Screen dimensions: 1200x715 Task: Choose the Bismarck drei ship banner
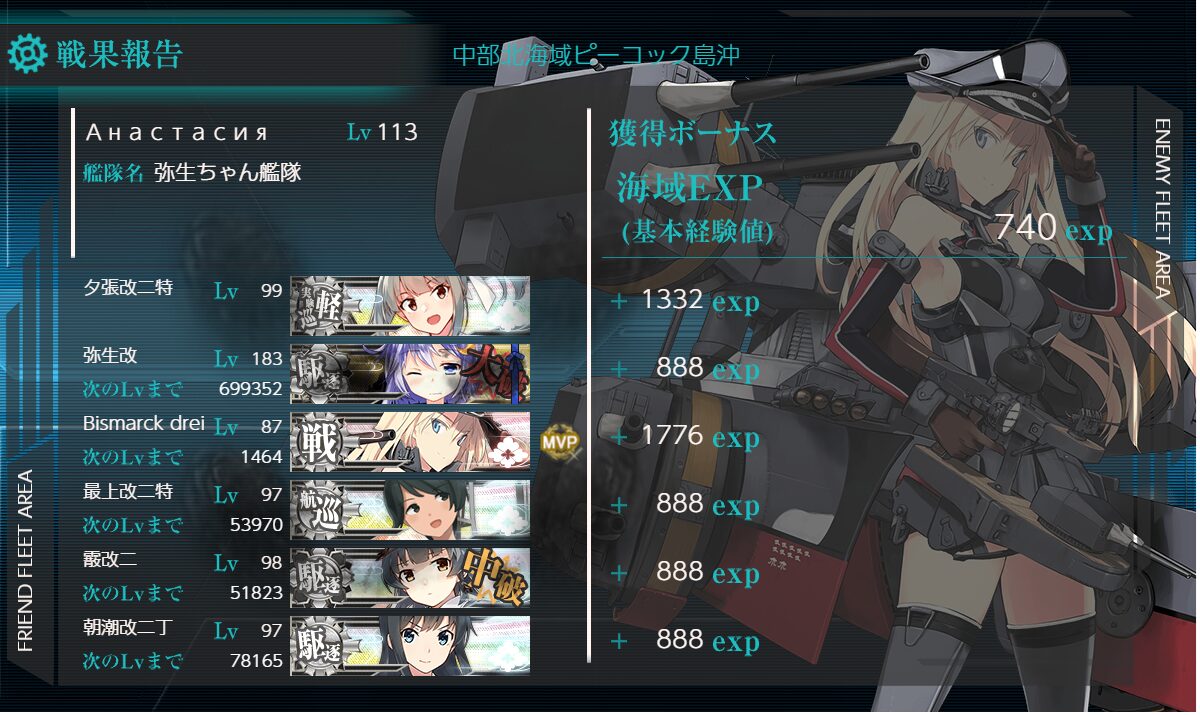pos(410,441)
